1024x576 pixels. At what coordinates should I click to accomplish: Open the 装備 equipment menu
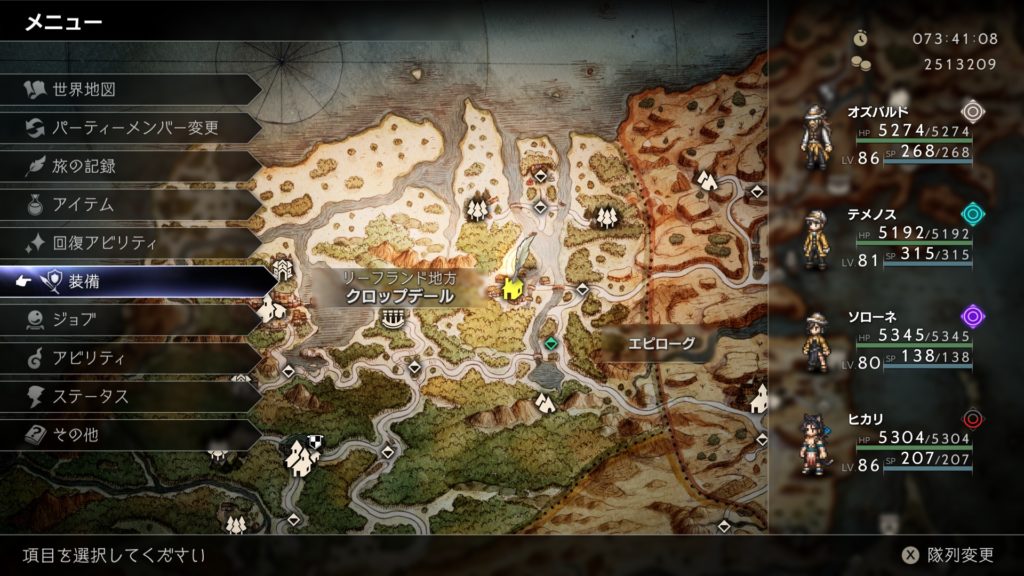click(84, 282)
